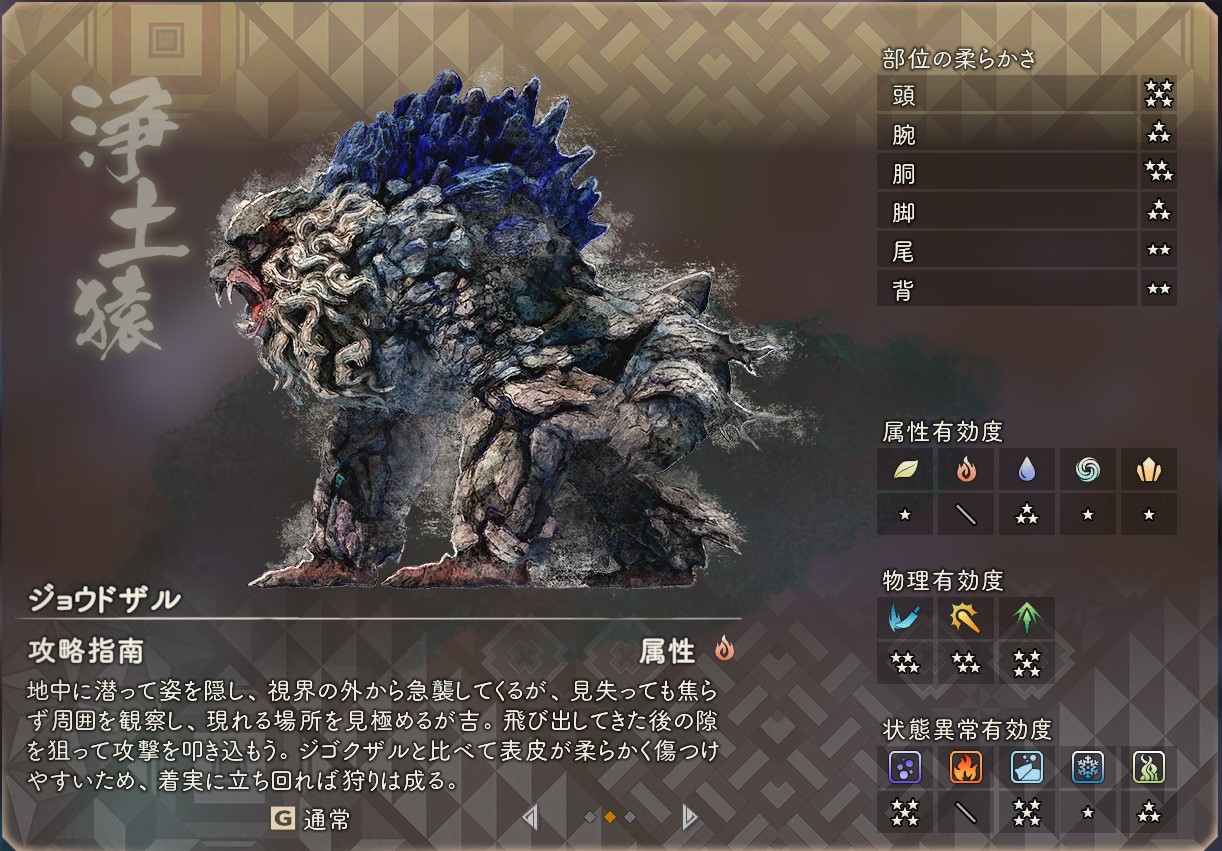Click the purple poison status icon
This screenshot has height=851, width=1222.
(x=905, y=767)
